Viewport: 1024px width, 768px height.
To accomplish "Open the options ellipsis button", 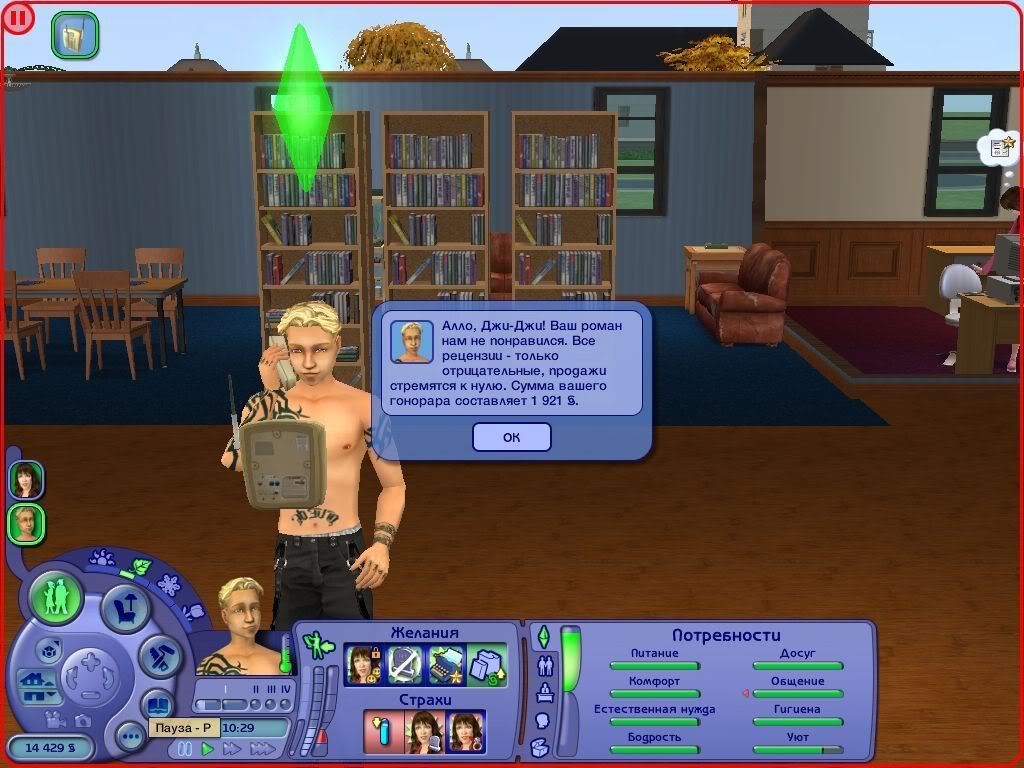I will pyautogui.click(x=129, y=738).
